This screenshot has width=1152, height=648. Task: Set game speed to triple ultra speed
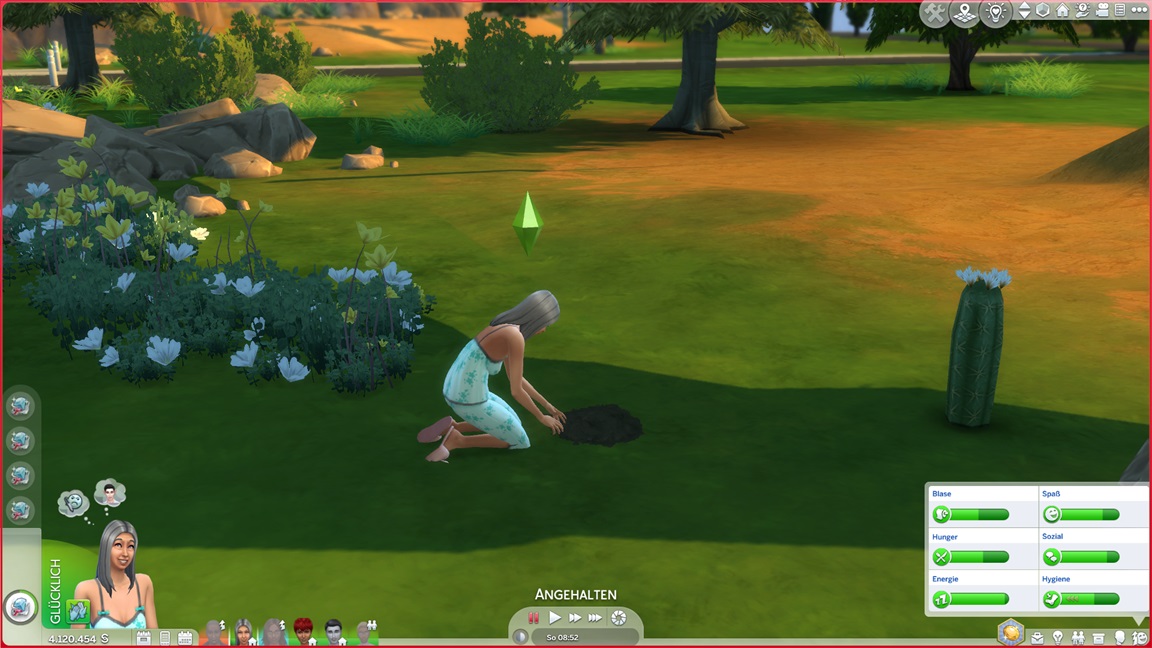click(x=596, y=618)
